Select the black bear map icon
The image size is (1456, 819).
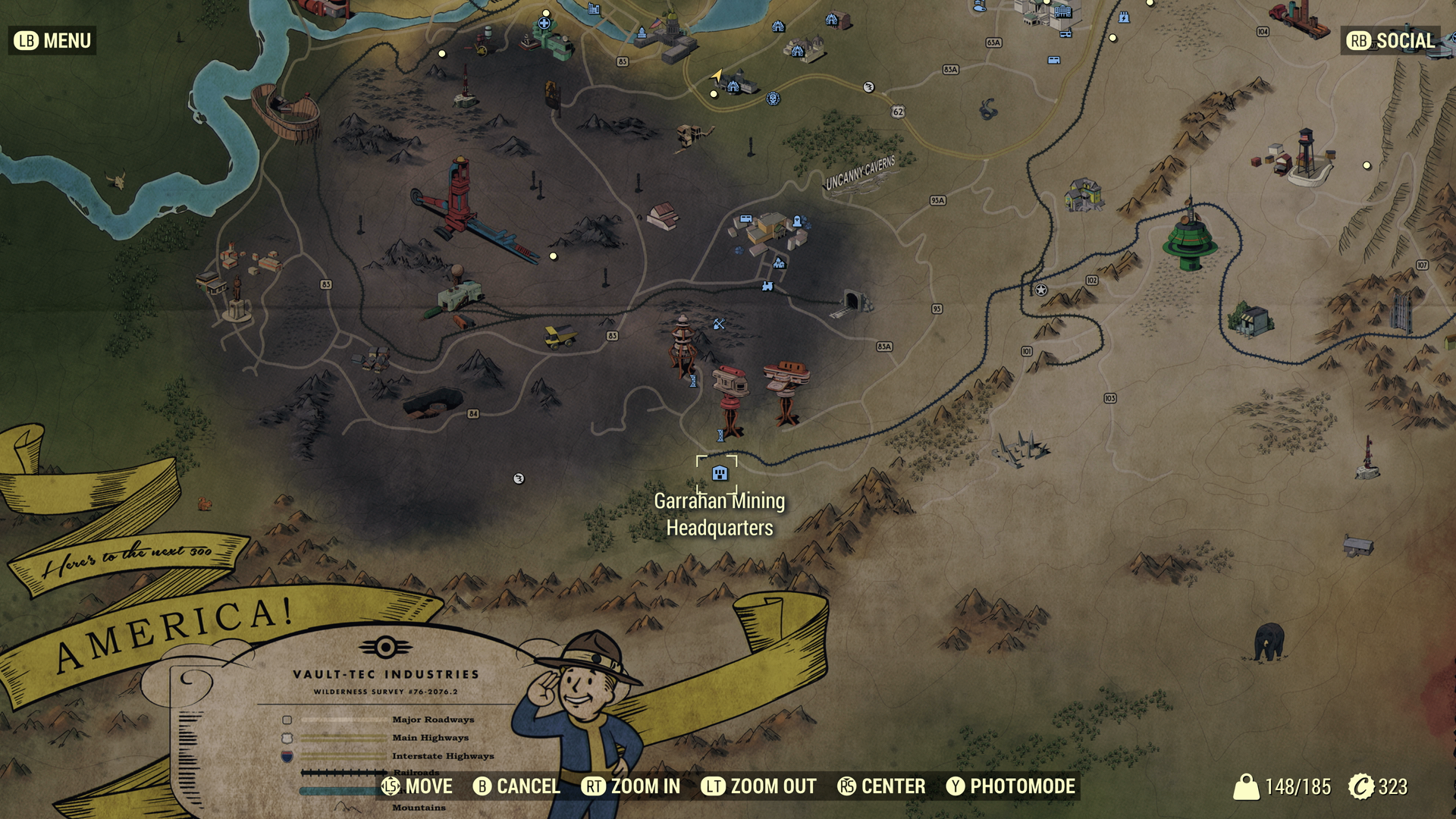1268,642
